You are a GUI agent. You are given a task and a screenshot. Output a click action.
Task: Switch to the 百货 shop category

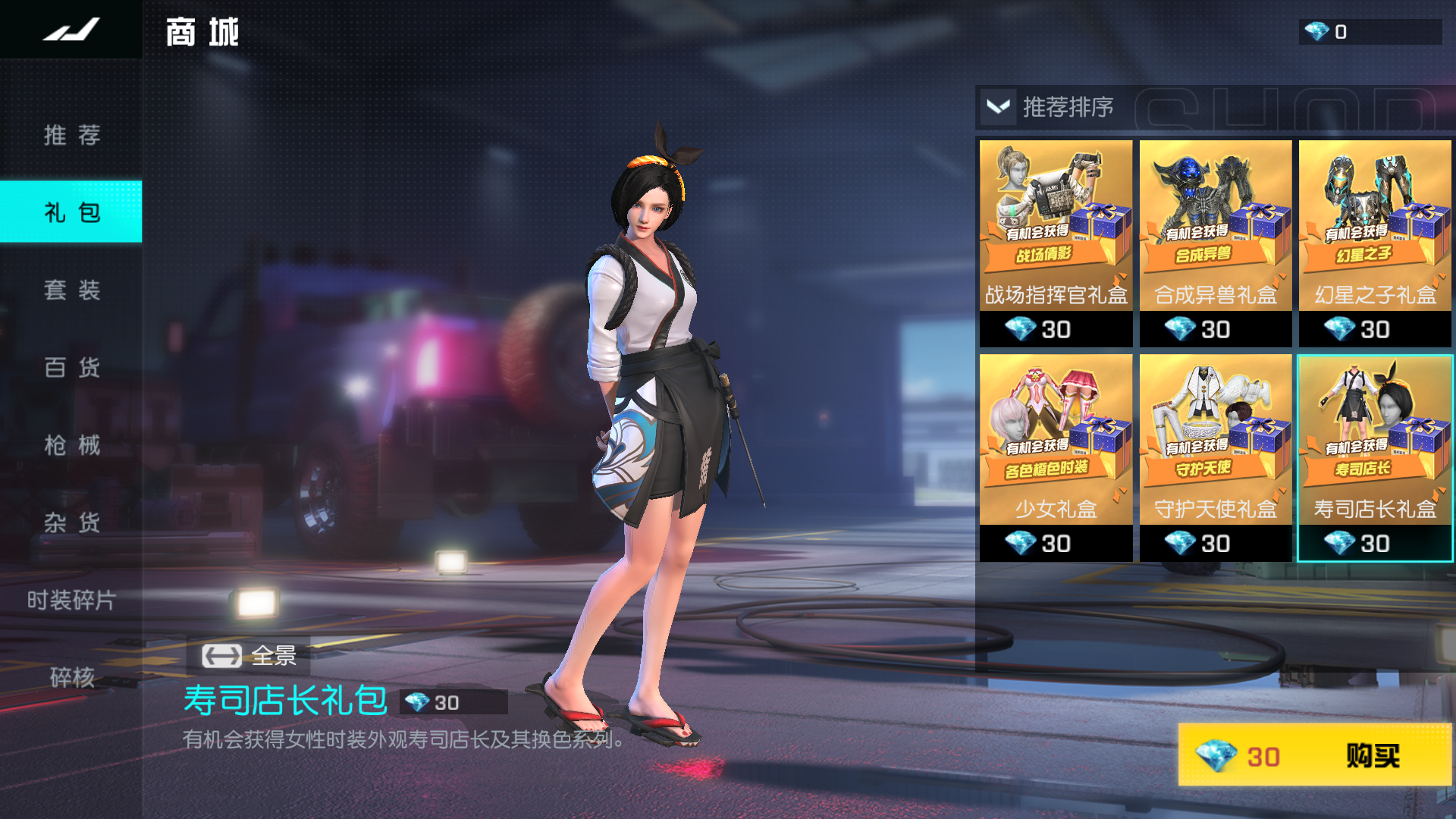pos(71,367)
